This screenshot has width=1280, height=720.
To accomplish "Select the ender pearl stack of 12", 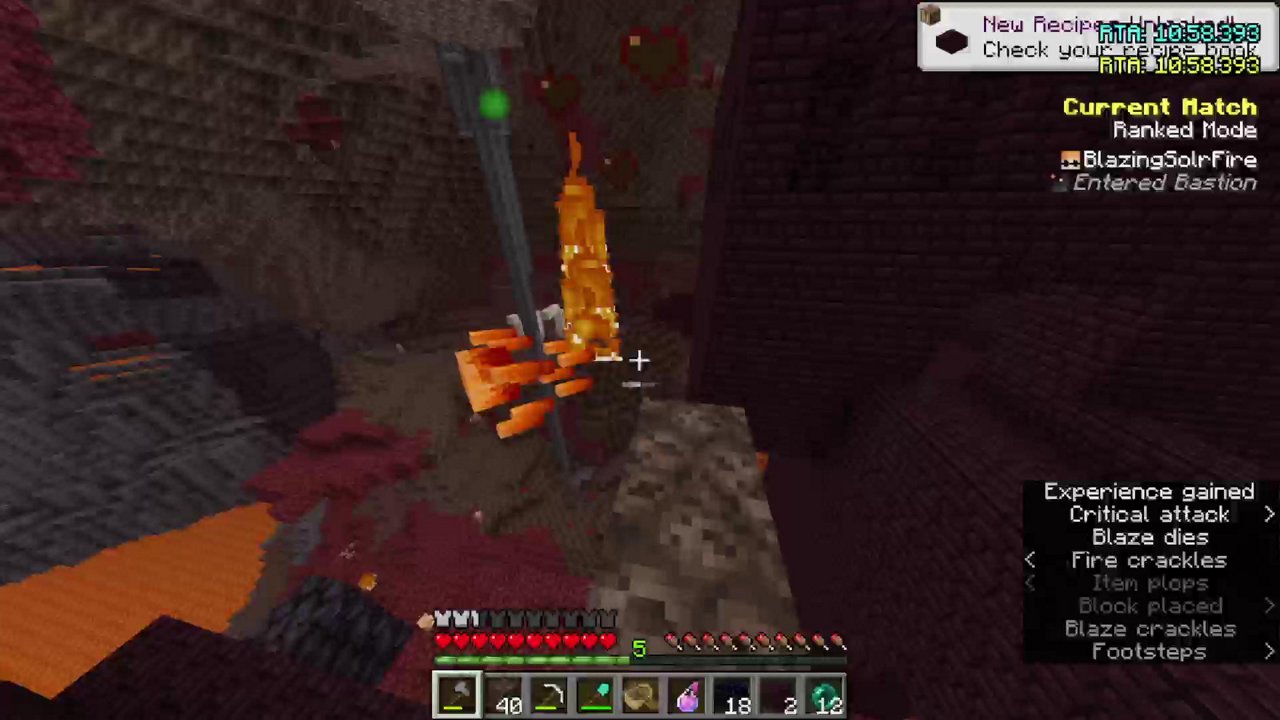I will click(x=826, y=695).
